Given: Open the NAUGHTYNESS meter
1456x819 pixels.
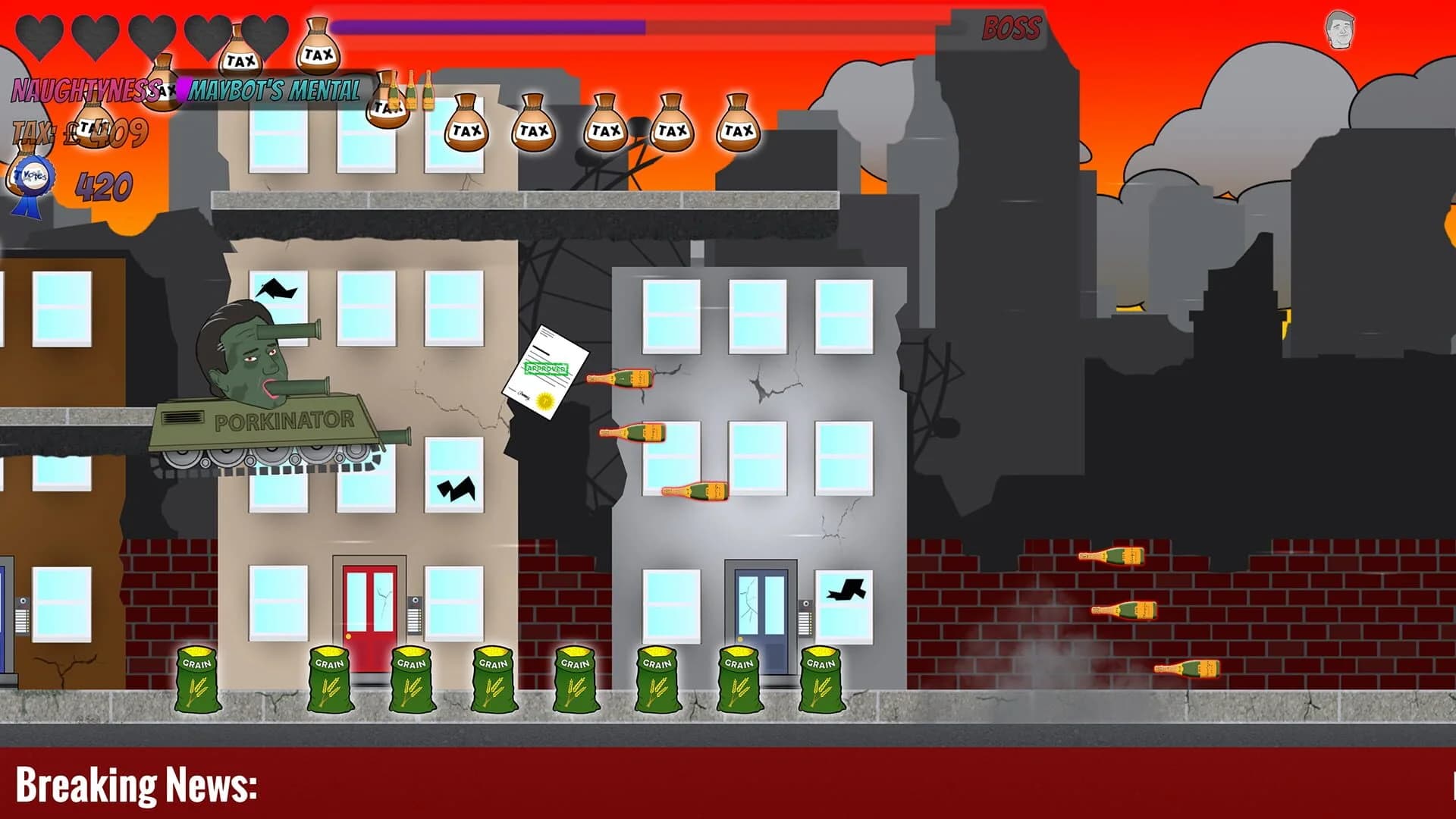Looking at the screenshot, I should [x=83, y=91].
